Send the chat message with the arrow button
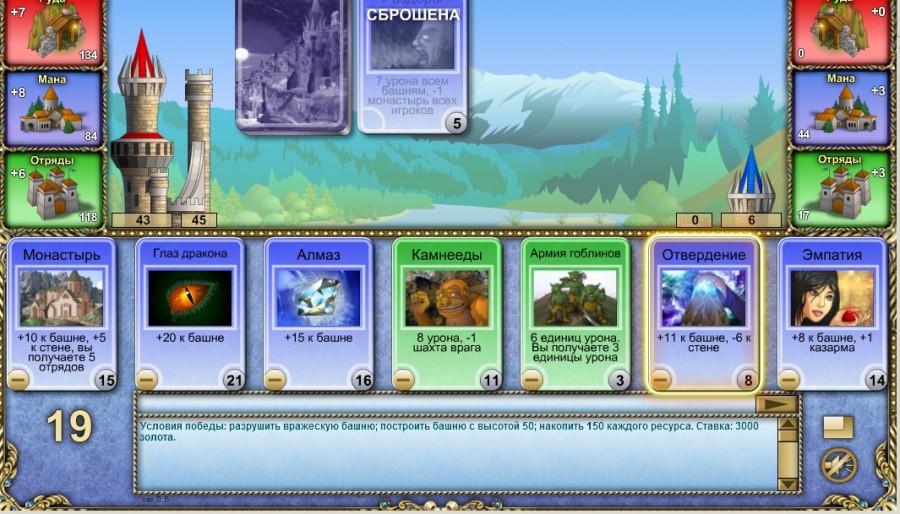This screenshot has width=900, height=514. pyautogui.click(x=776, y=404)
